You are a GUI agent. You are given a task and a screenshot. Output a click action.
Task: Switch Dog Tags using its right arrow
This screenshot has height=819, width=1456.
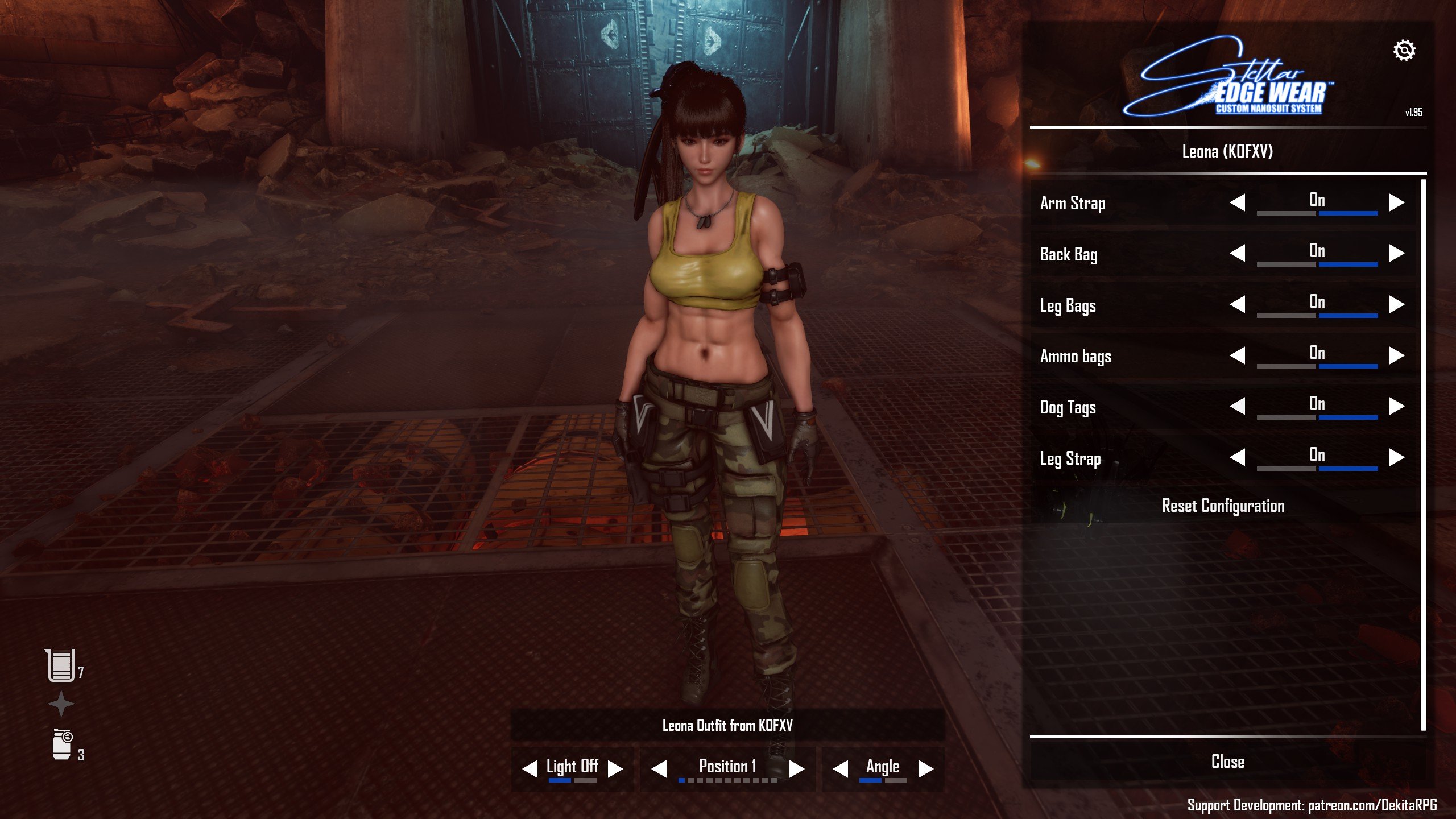1396,406
